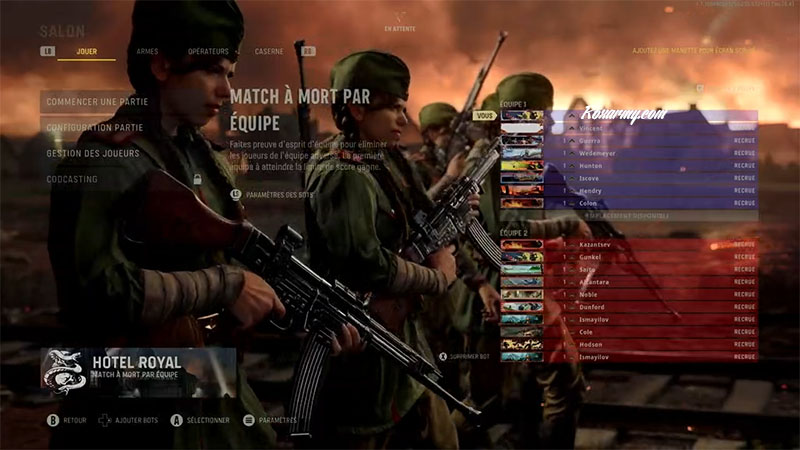Switch to the Jouer tab

click(x=87, y=51)
